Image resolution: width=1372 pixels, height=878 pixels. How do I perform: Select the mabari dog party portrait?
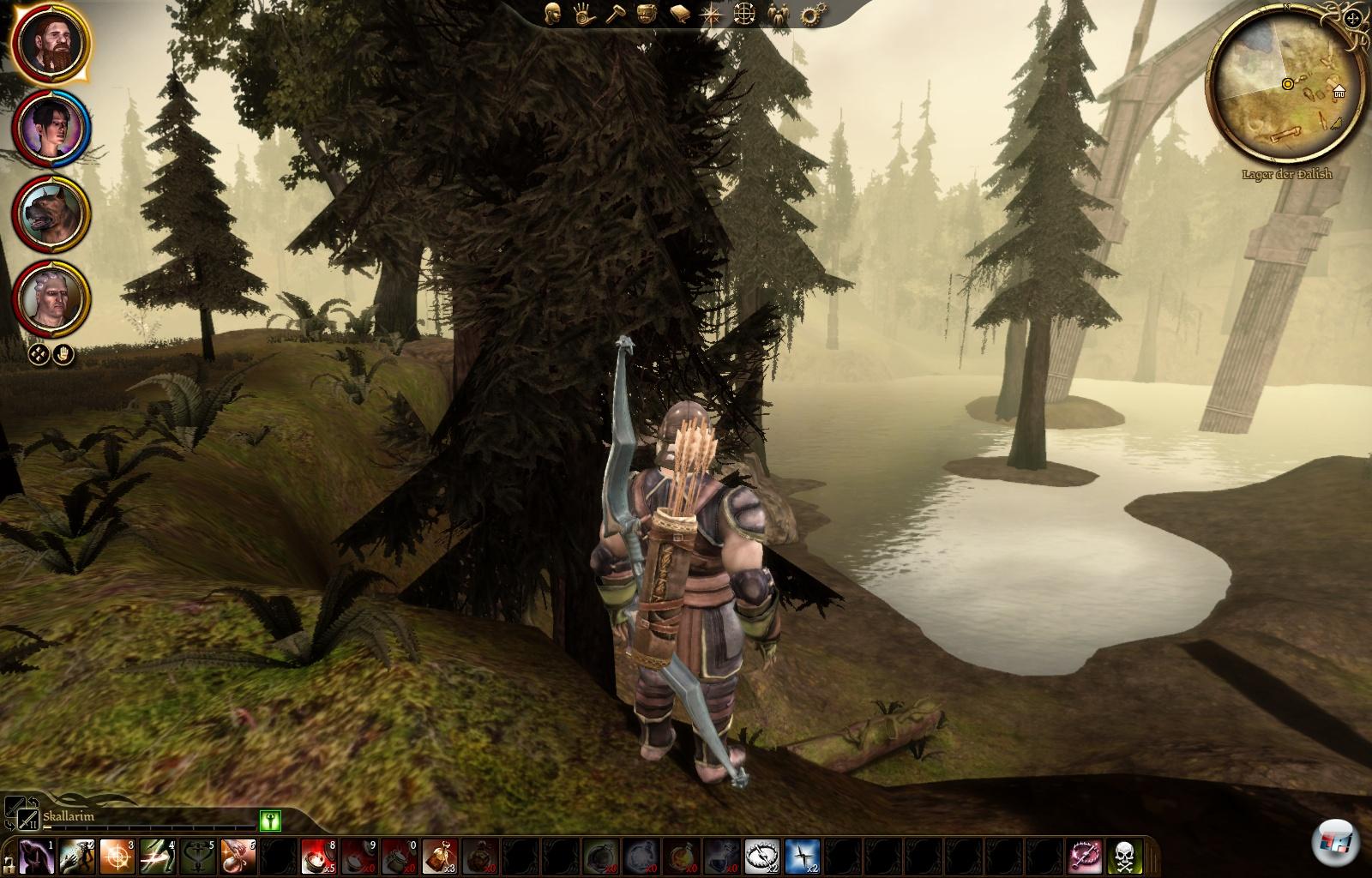(x=51, y=213)
